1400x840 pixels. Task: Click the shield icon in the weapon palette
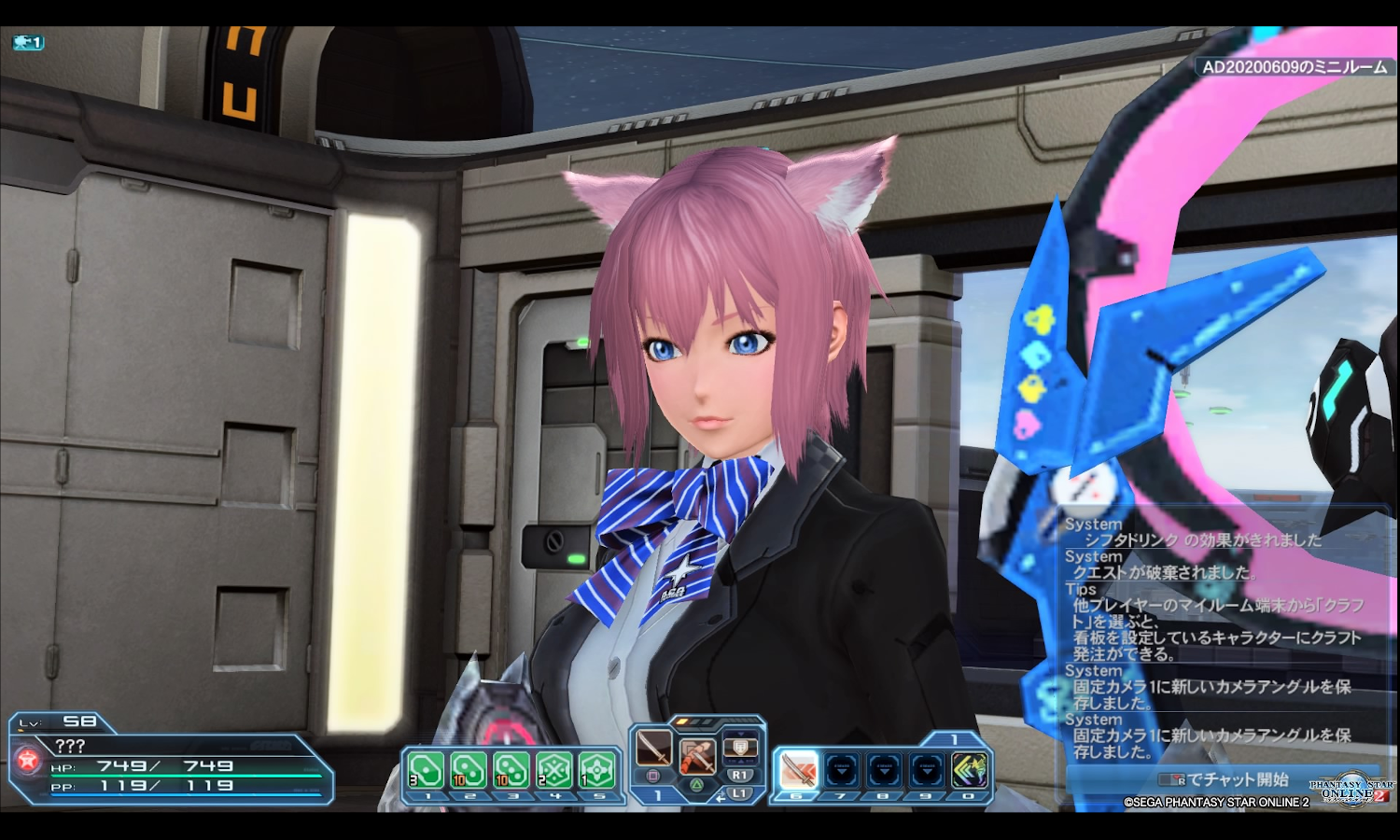tap(740, 748)
